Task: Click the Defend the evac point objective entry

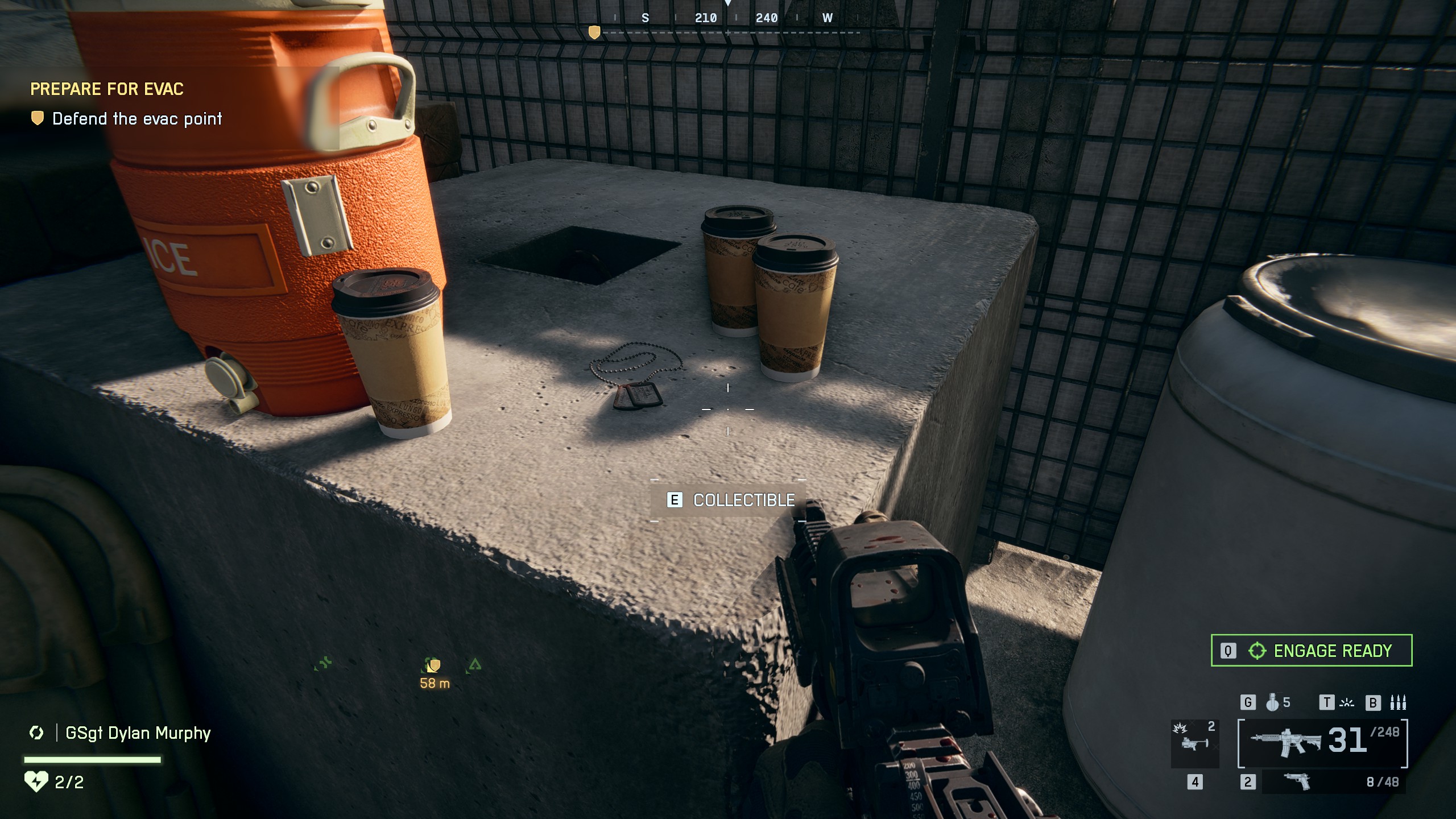Action: [x=138, y=119]
